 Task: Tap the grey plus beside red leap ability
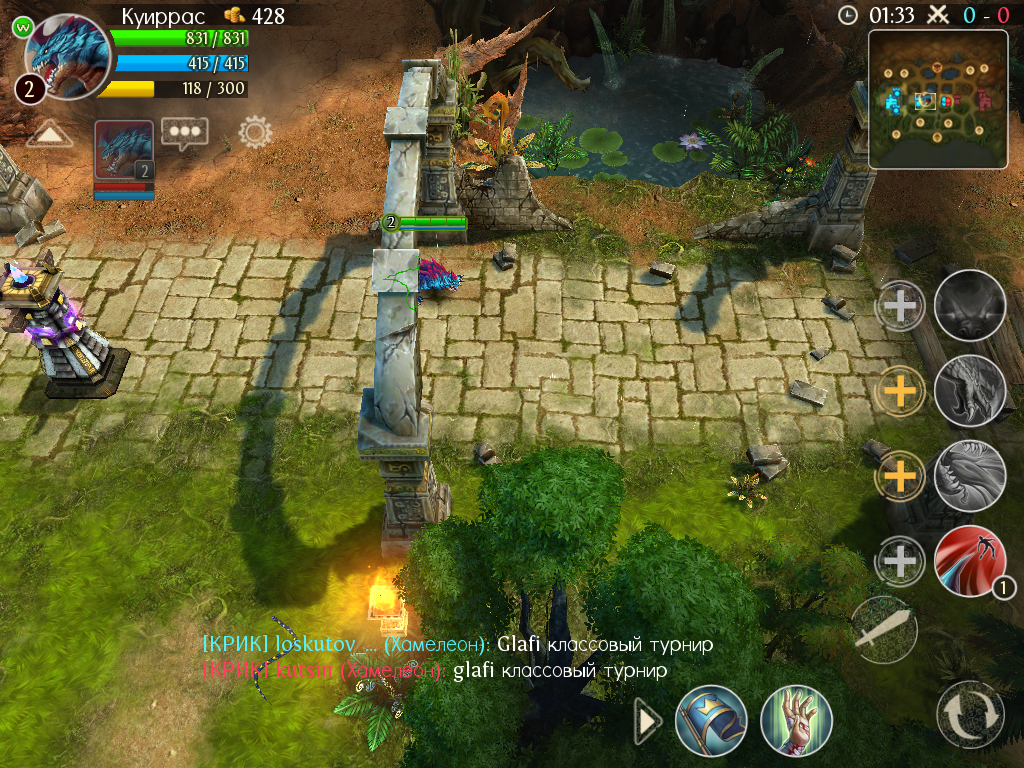[x=900, y=561]
